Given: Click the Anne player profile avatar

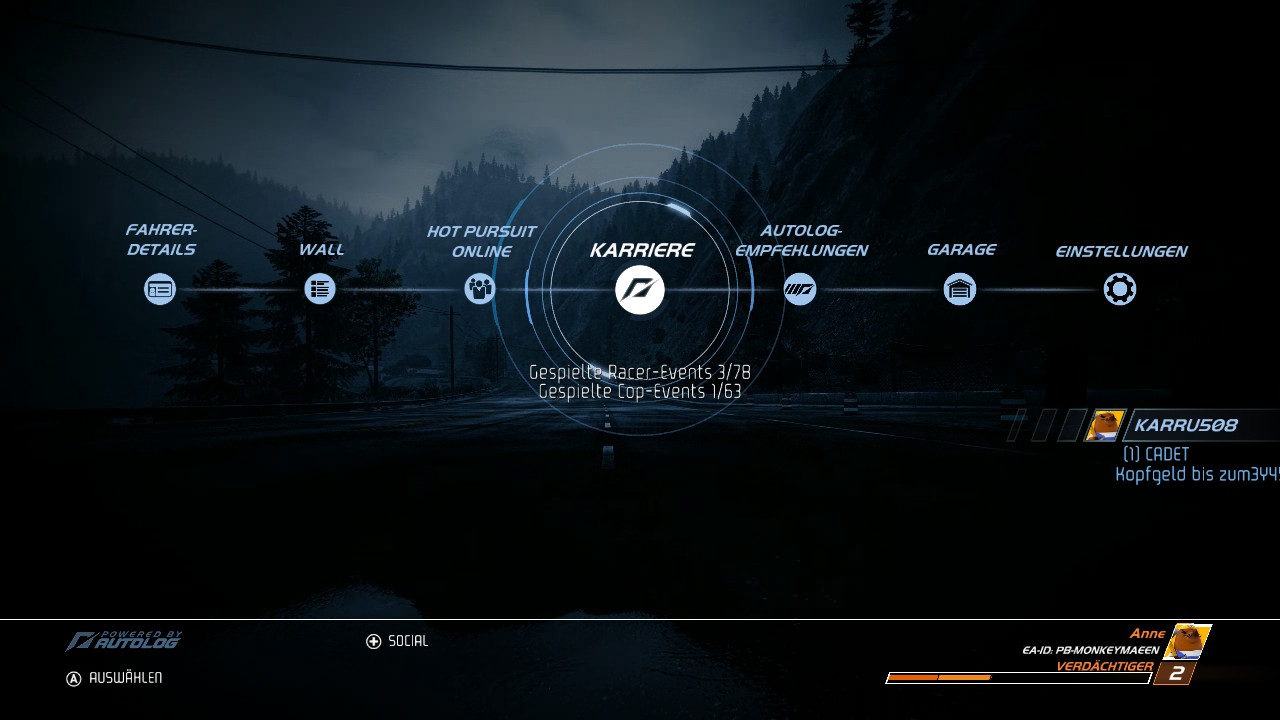Looking at the screenshot, I should [1187, 641].
